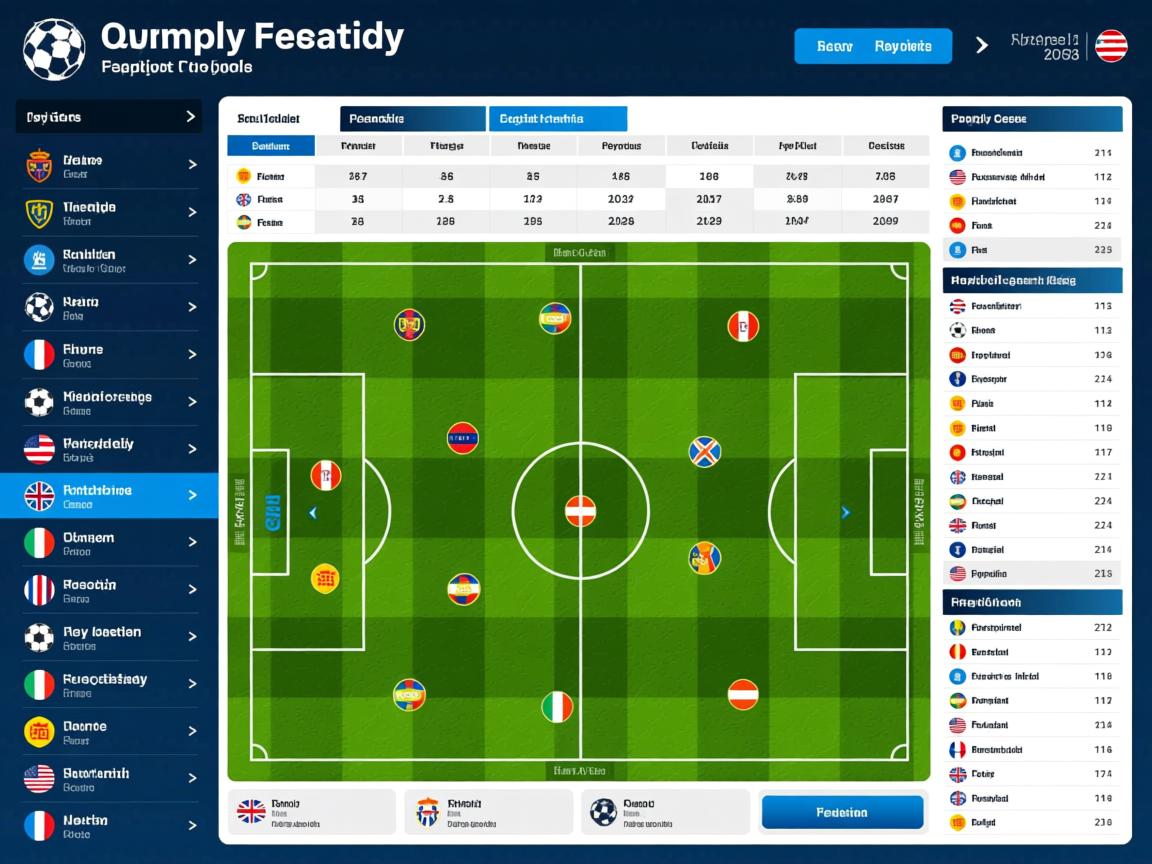1152x864 pixels.
Task: Click the soccer ball logo beside the title
Action: pos(54,49)
